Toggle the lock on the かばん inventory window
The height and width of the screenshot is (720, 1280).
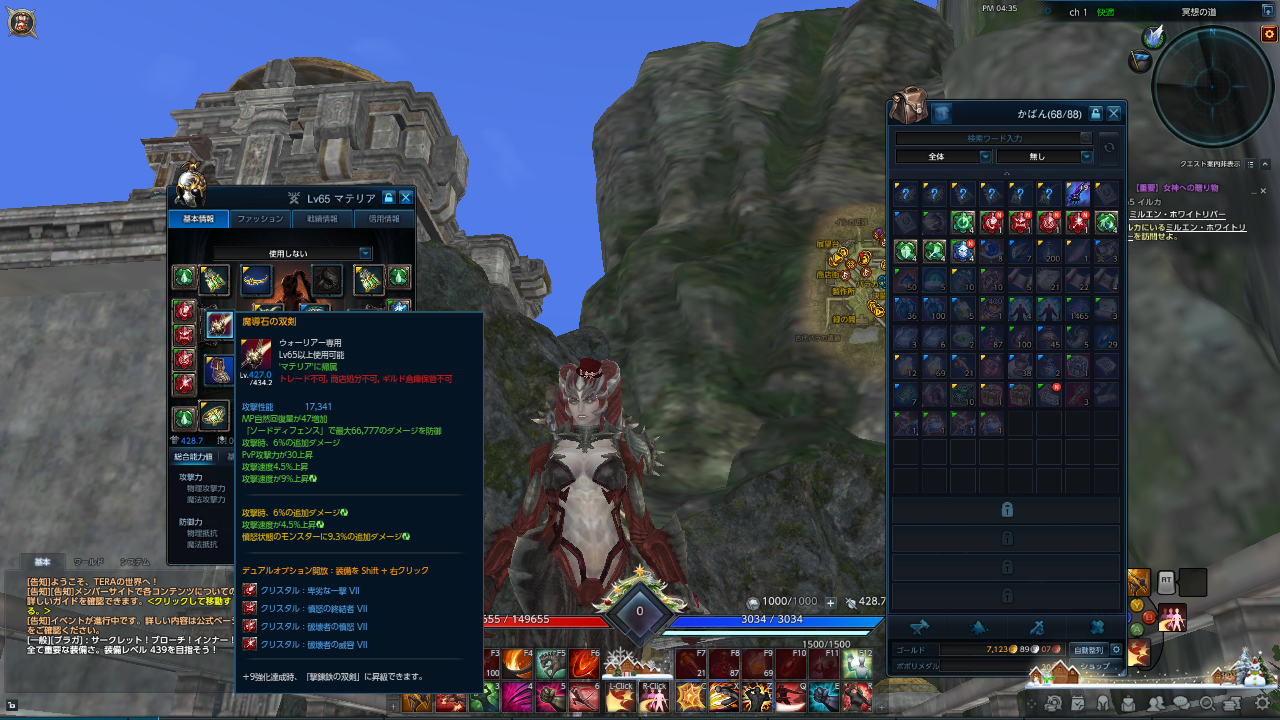tap(1096, 113)
